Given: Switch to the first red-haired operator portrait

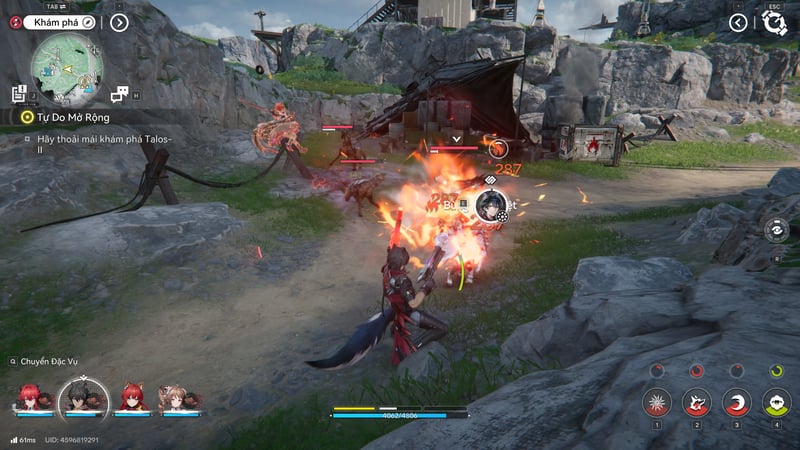Looking at the screenshot, I should [x=27, y=397].
